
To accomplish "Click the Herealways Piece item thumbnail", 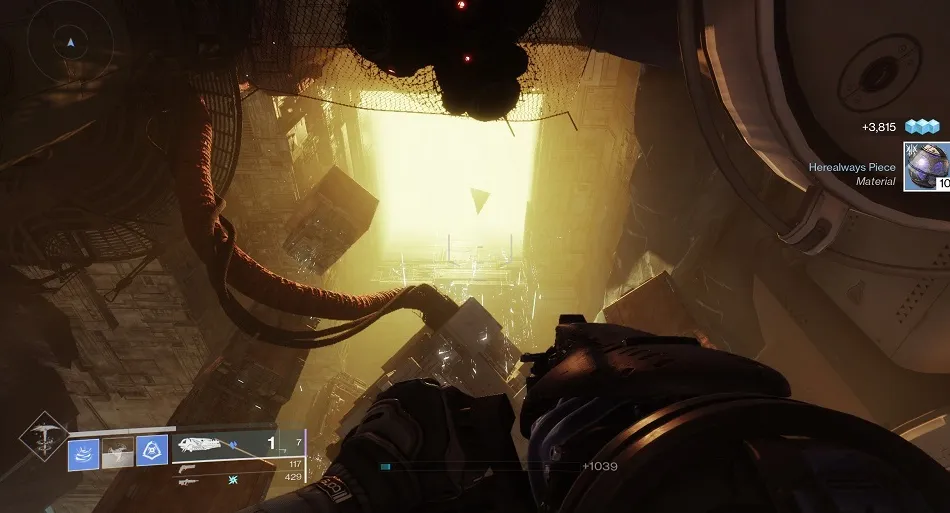I will [927, 165].
